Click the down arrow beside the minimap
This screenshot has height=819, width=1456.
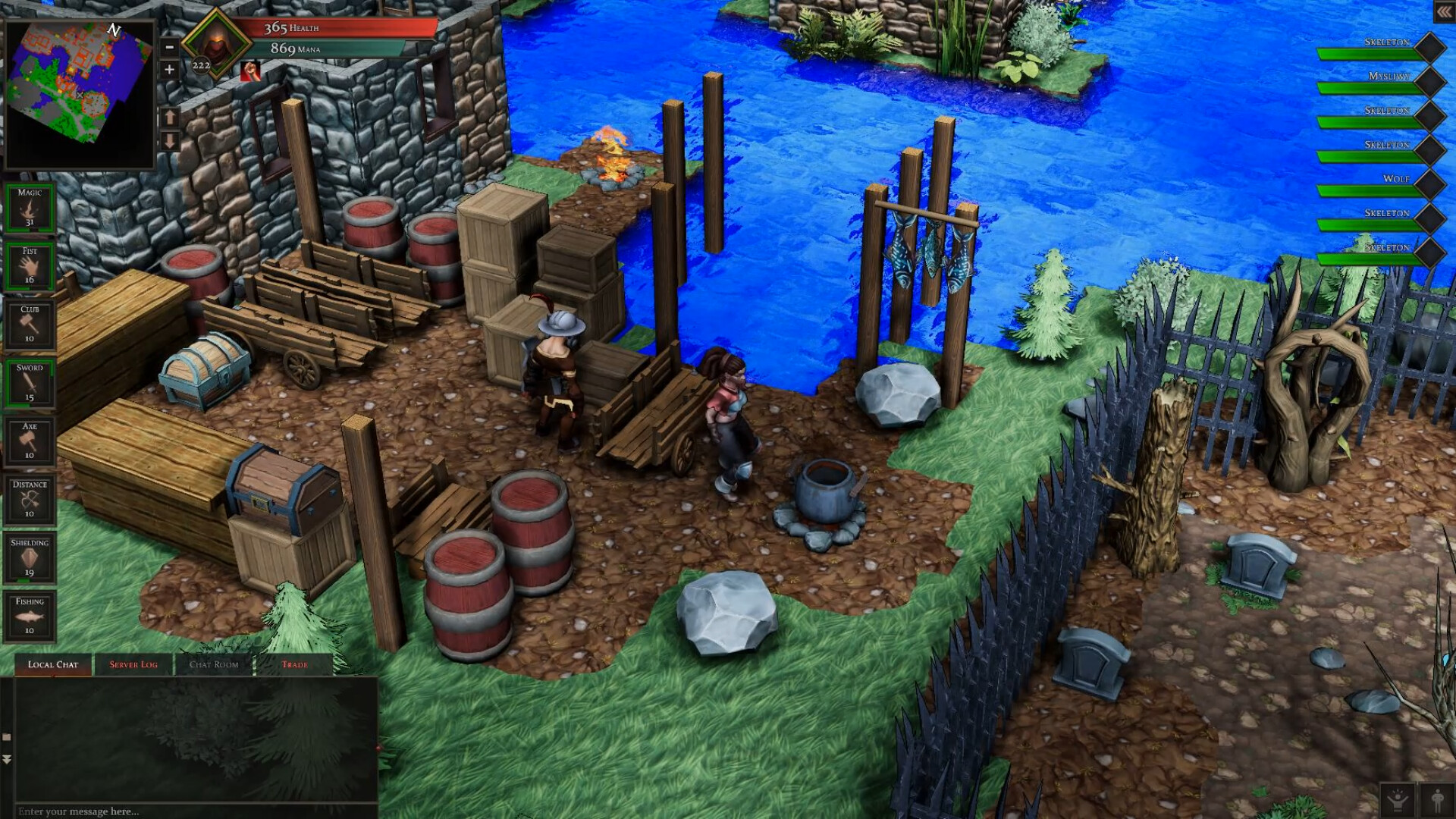click(x=168, y=140)
